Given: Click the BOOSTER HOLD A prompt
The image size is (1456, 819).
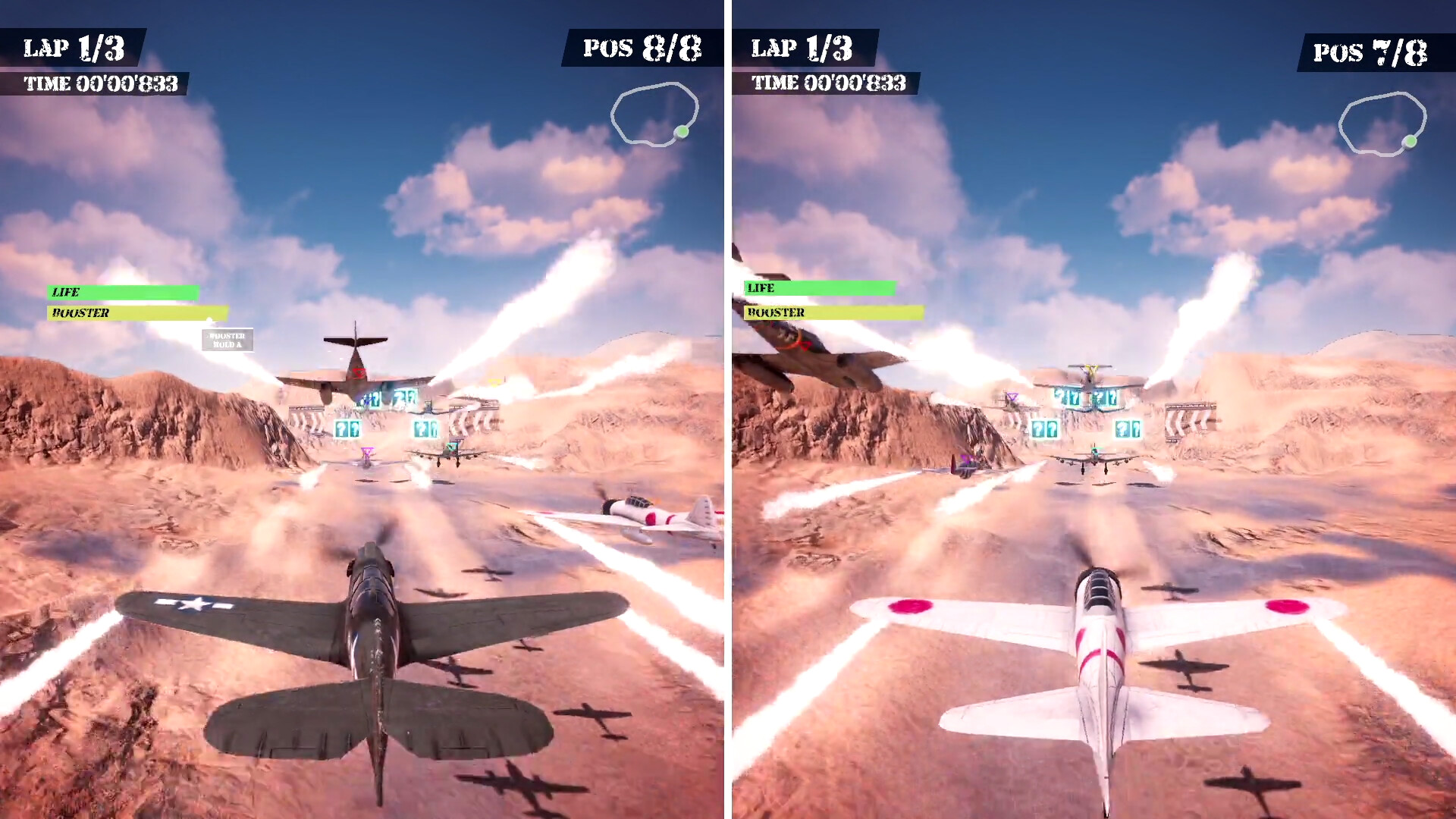Looking at the screenshot, I should click(x=227, y=338).
